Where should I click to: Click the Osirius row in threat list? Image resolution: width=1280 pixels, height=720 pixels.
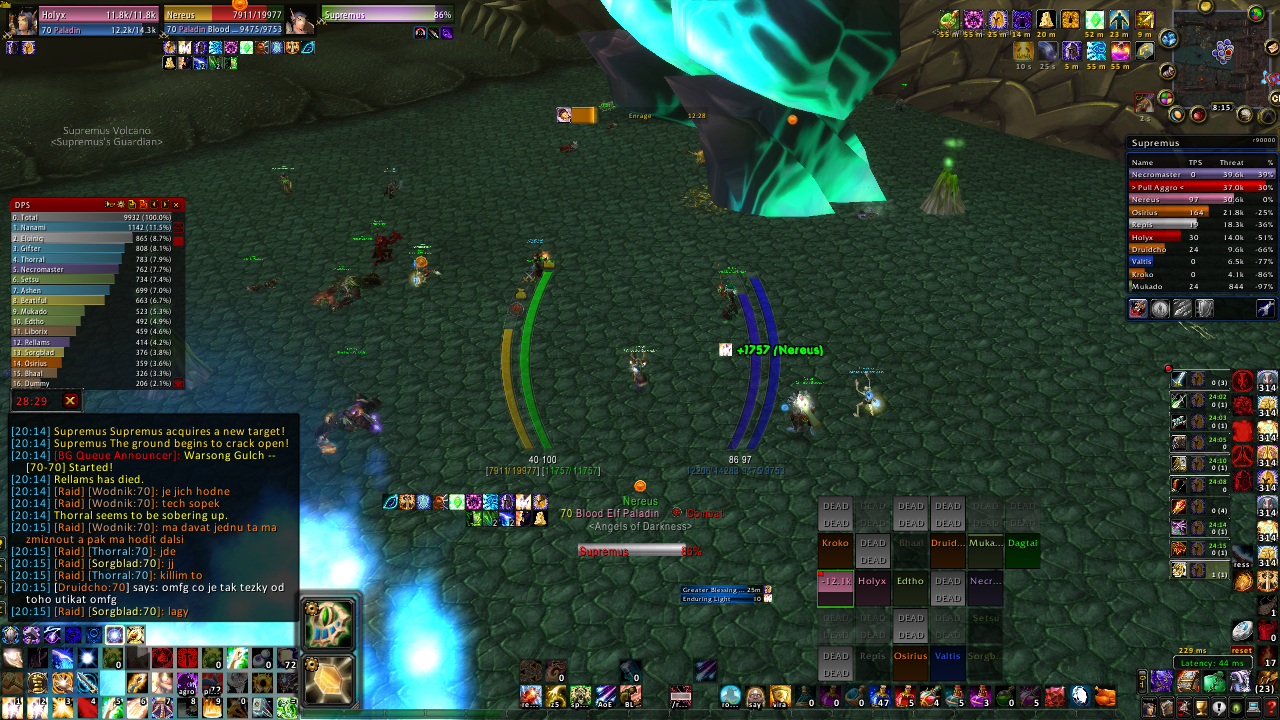click(x=1201, y=212)
